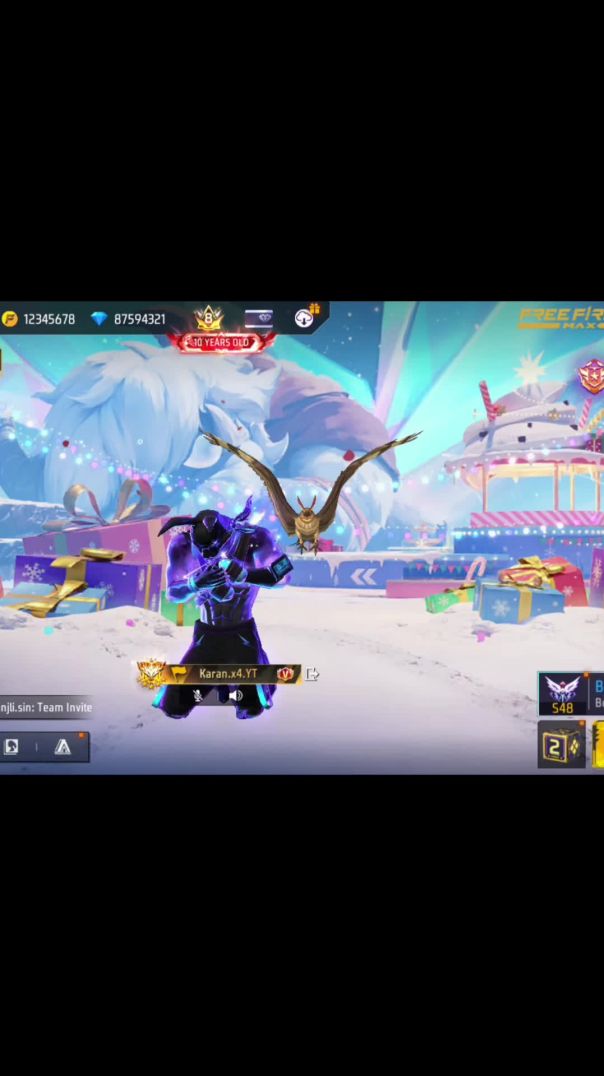Image resolution: width=604 pixels, height=1076 pixels.
Task: Click the winged rank emblem with 548
Action: tap(562, 694)
